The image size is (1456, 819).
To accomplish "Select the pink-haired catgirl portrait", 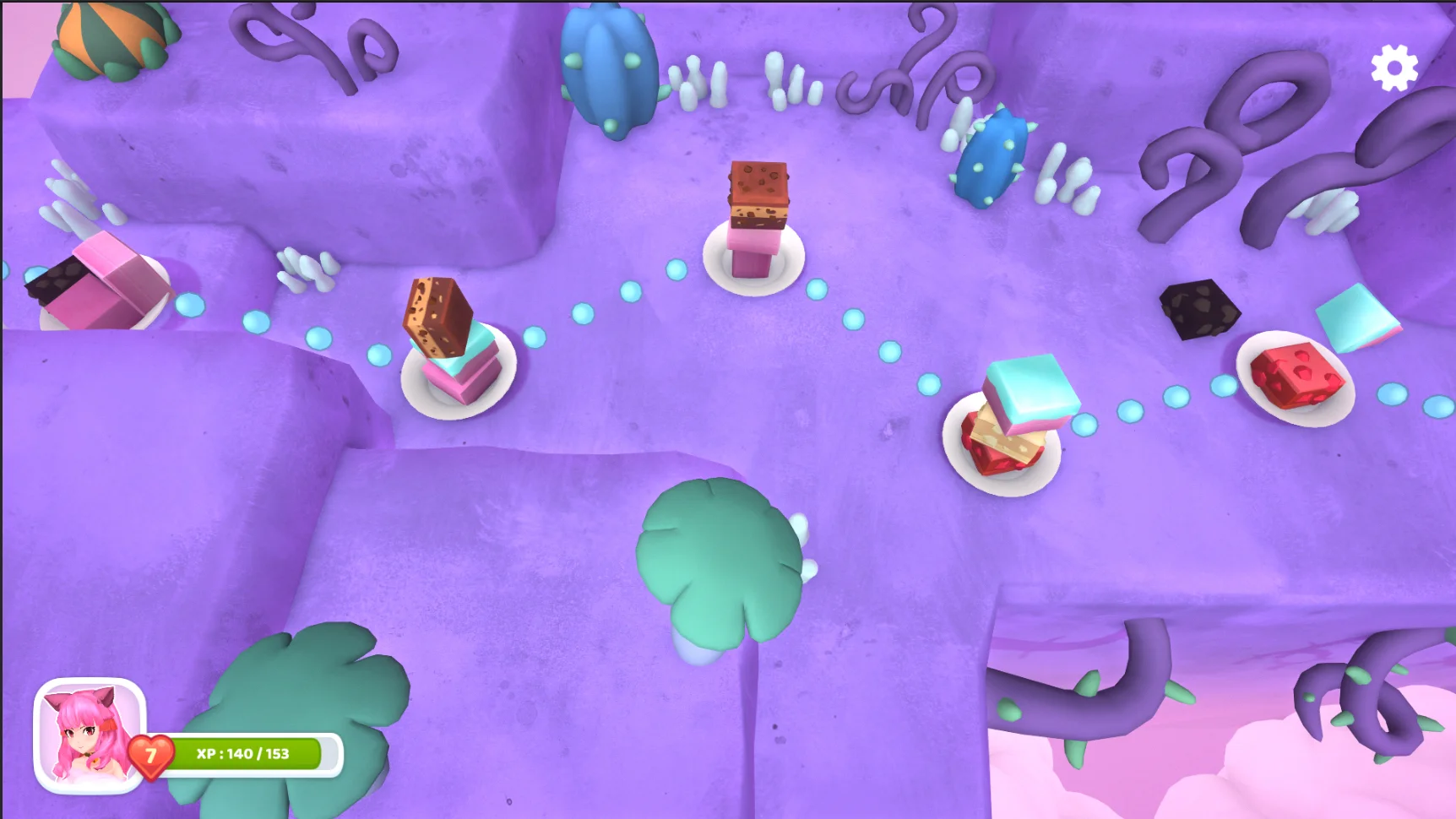I will pyautogui.click(x=90, y=735).
